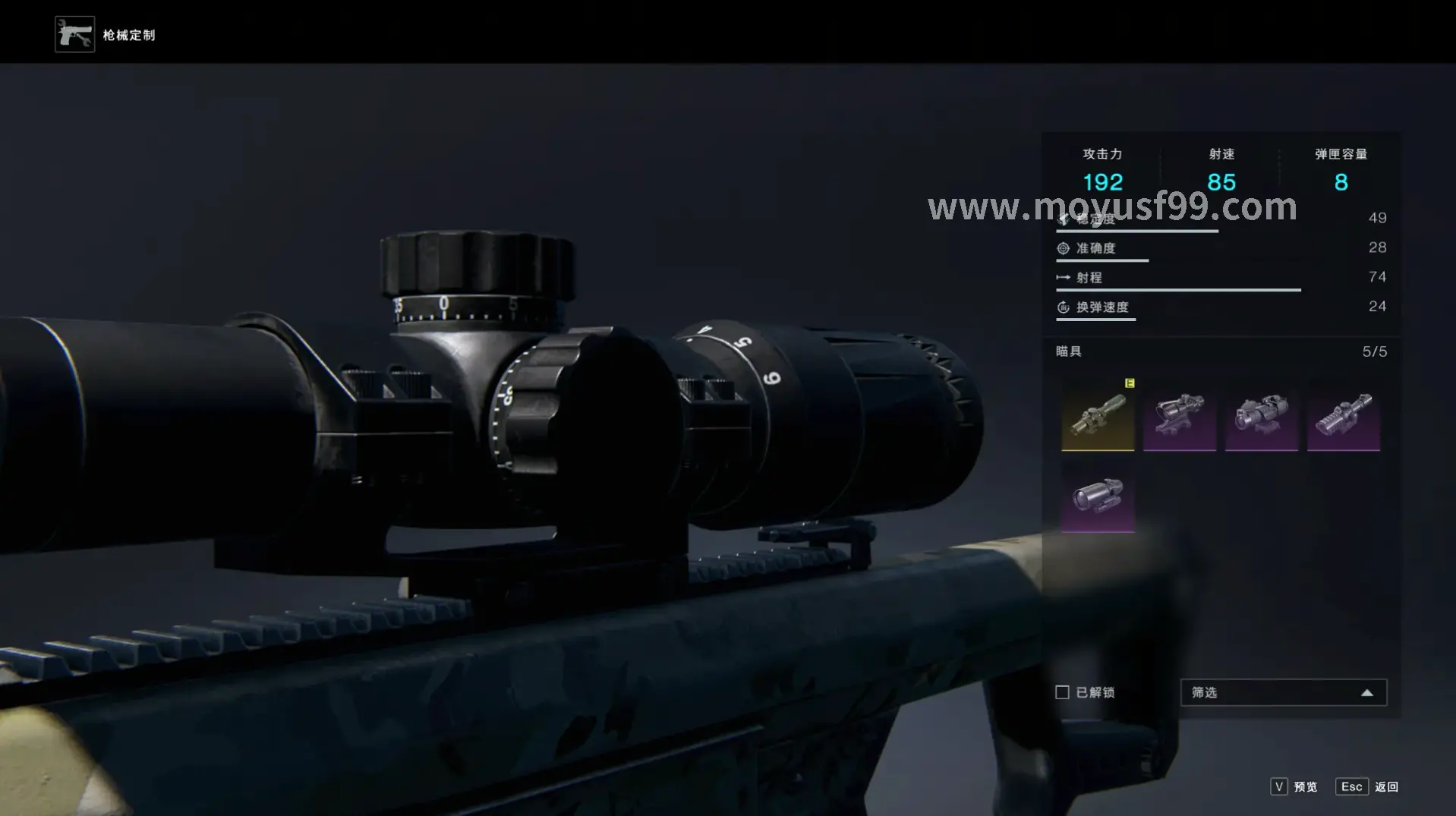Choose the purple ACOG-style sight
This screenshot has width=1456, height=816.
pos(1180,415)
